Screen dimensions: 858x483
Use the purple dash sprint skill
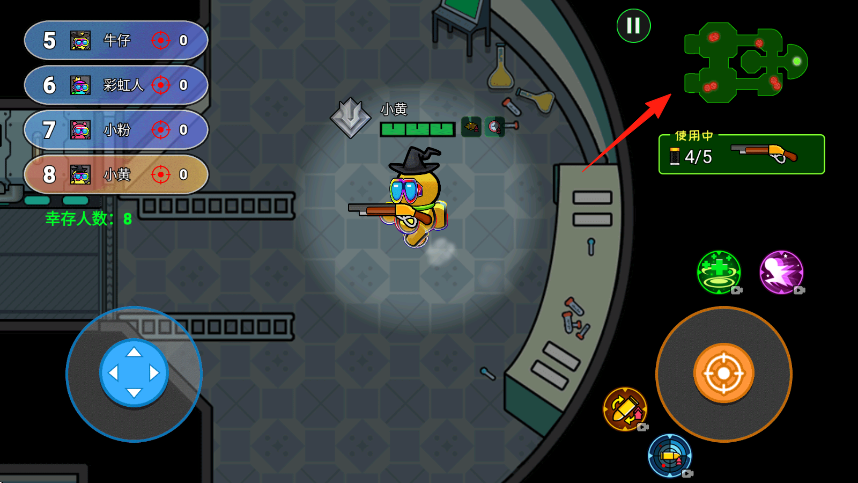tap(780, 272)
